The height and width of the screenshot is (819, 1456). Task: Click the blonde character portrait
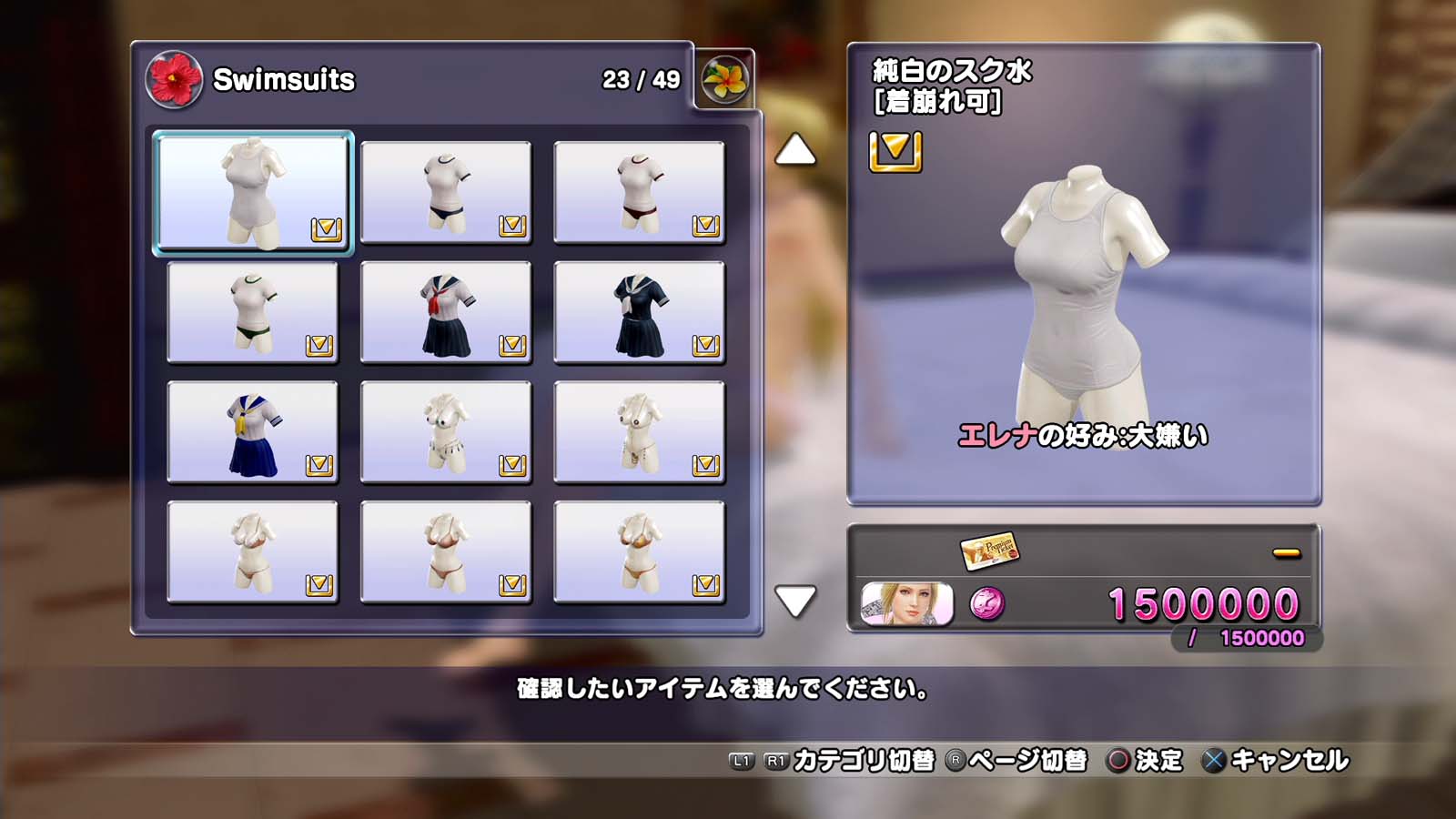[x=906, y=604]
